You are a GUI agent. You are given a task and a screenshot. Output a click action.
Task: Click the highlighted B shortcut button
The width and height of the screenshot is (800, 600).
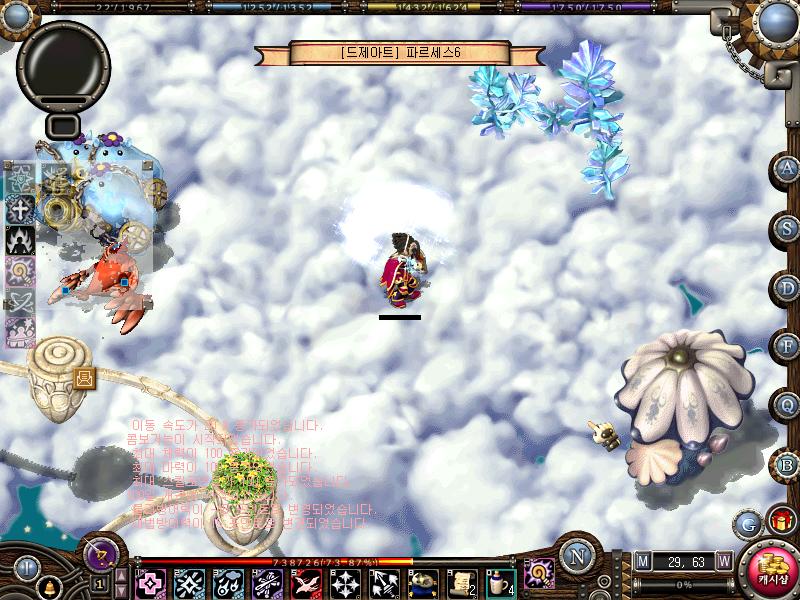click(x=789, y=465)
